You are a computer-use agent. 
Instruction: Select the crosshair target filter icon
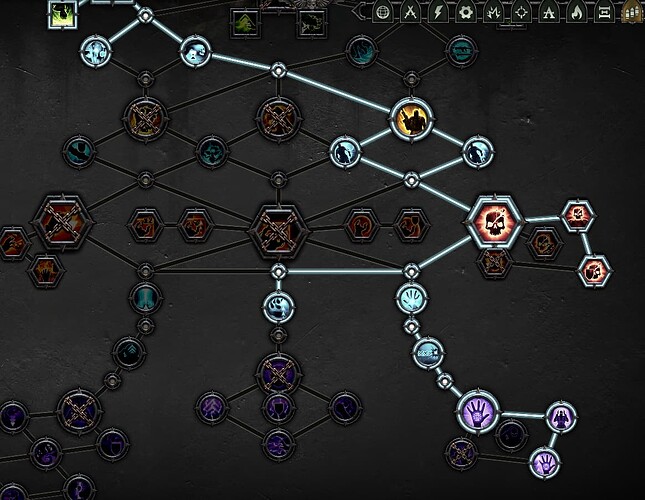coord(521,12)
